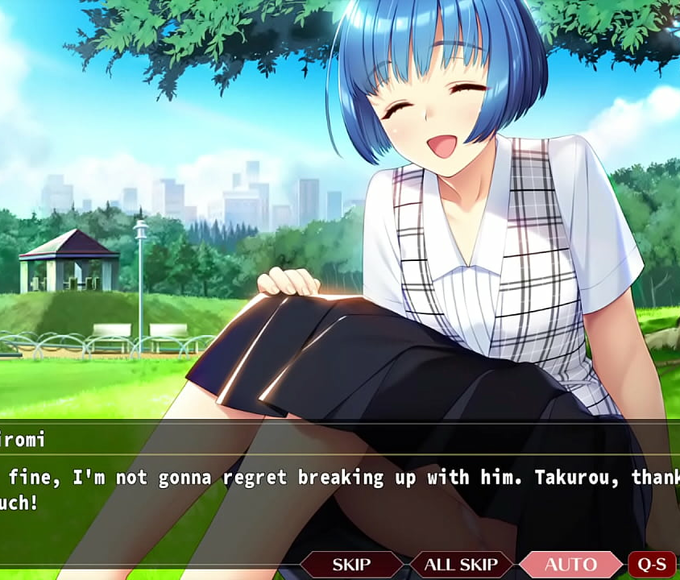680x580 pixels.
Task: Click the SKIP button
Action: (351, 565)
